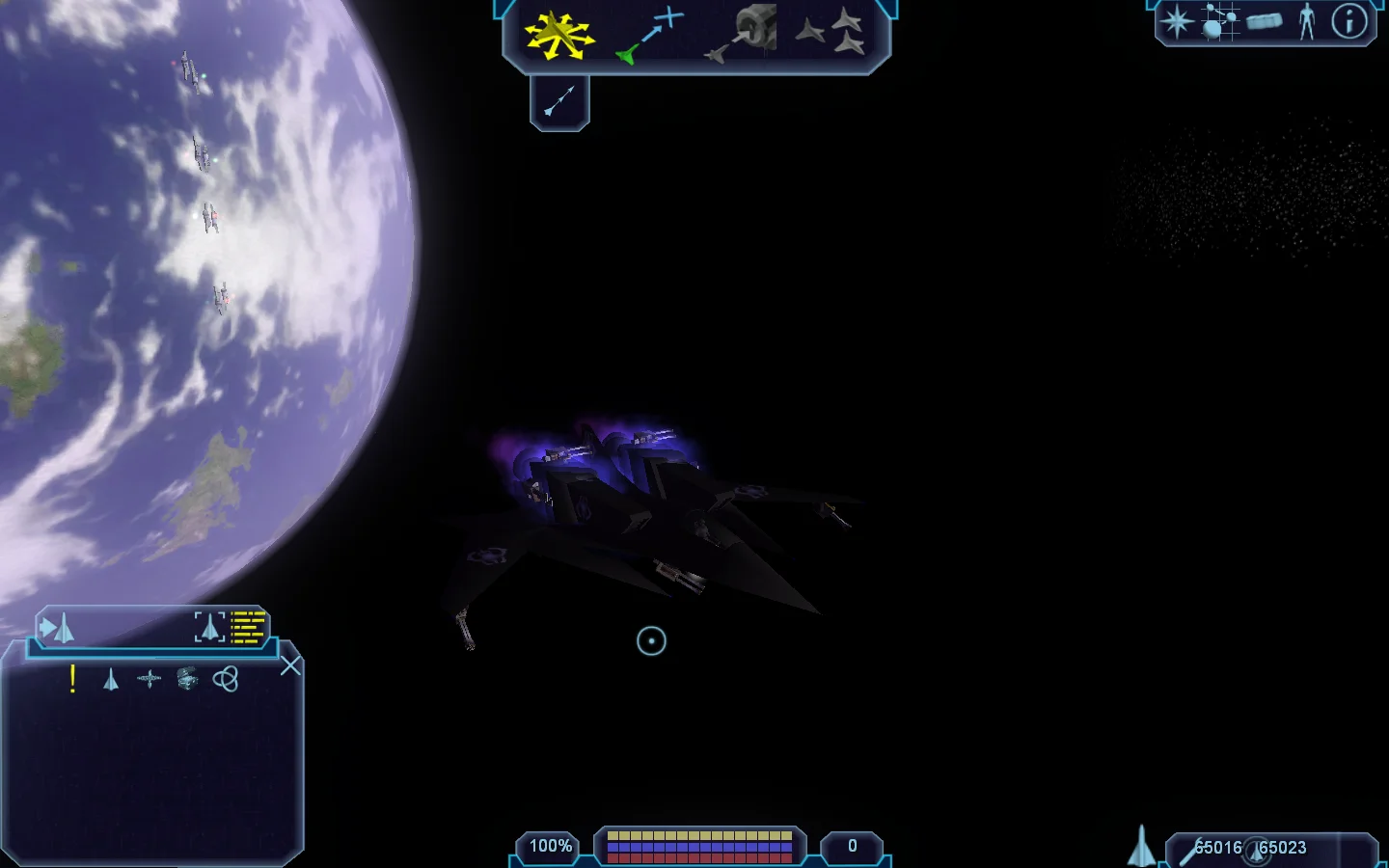Select the yellow exclamation mark filter
1389x868 pixels.
click(x=72, y=679)
